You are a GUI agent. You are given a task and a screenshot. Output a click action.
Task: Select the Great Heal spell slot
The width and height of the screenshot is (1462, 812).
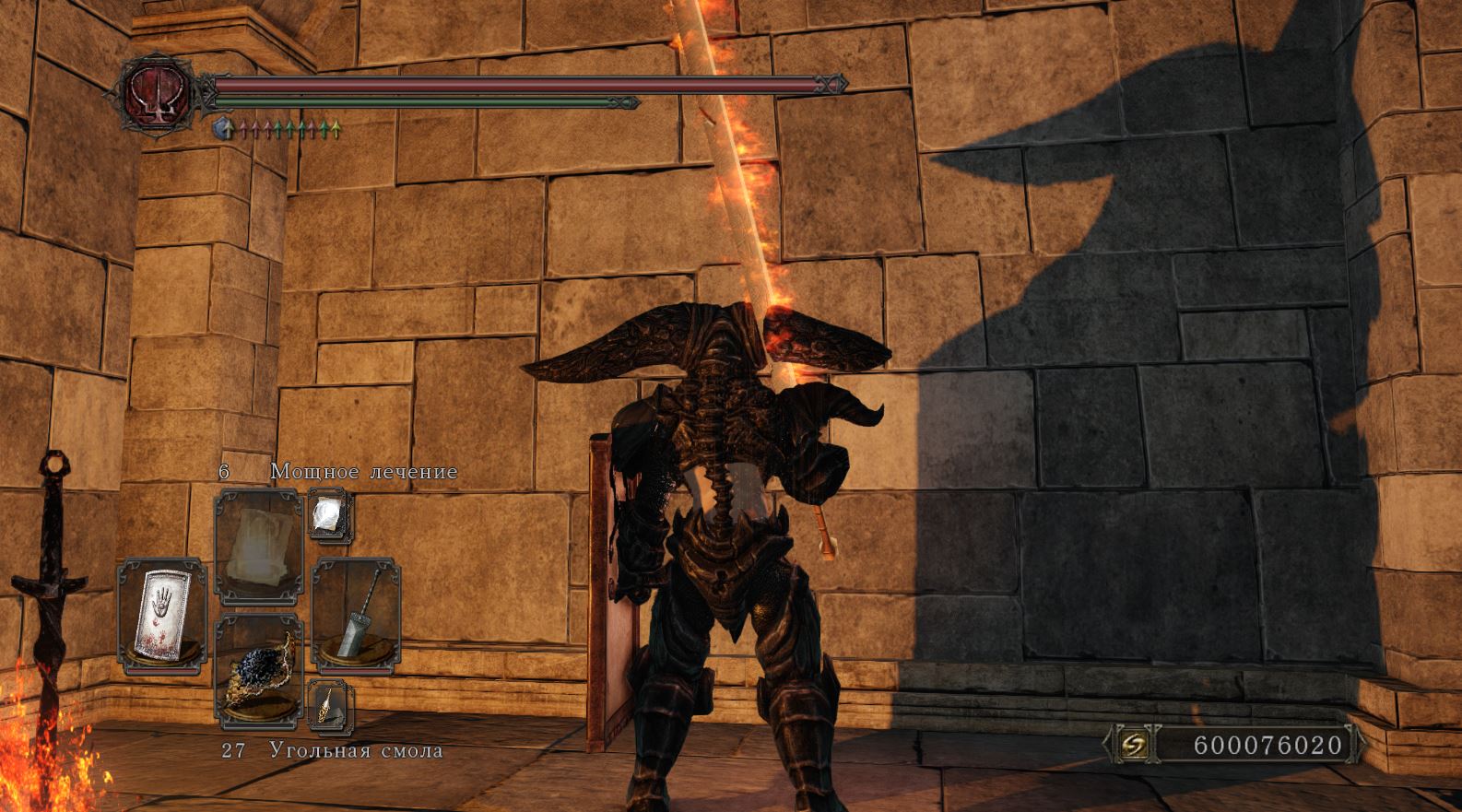pos(259,546)
